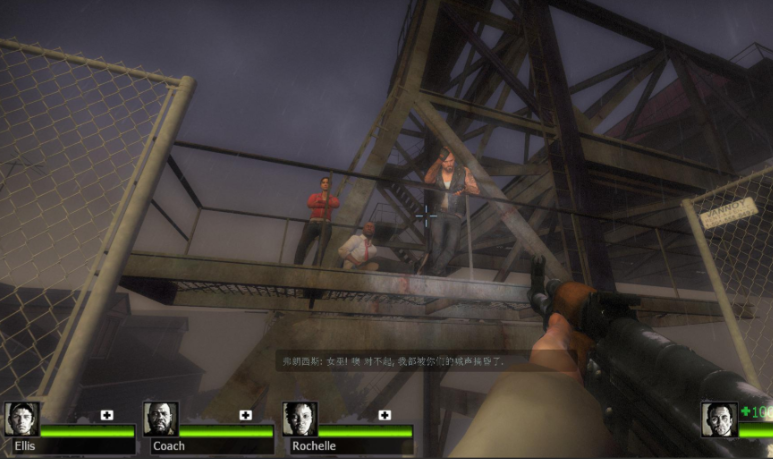This screenshot has height=459, width=773.
Task: Choose Rochelle's teammate portrait
Action: [x=299, y=419]
